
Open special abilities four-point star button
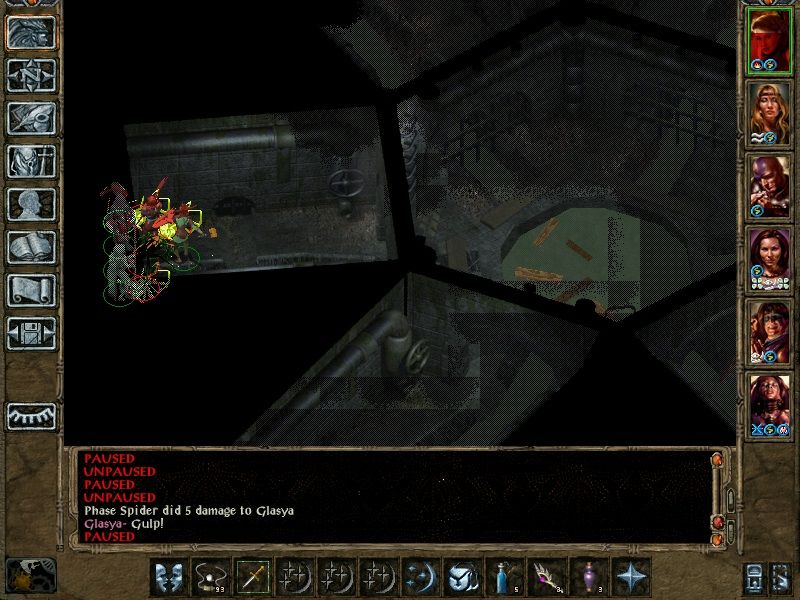click(631, 578)
